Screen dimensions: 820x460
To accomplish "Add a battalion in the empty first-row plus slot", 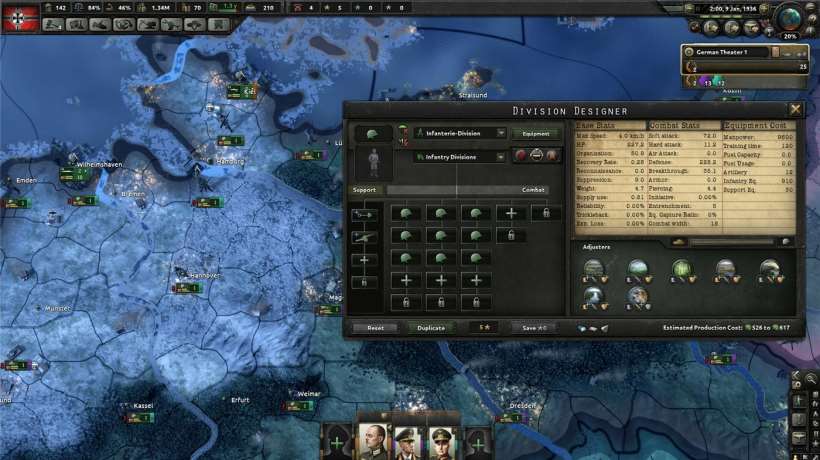I will [x=511, y=213].
